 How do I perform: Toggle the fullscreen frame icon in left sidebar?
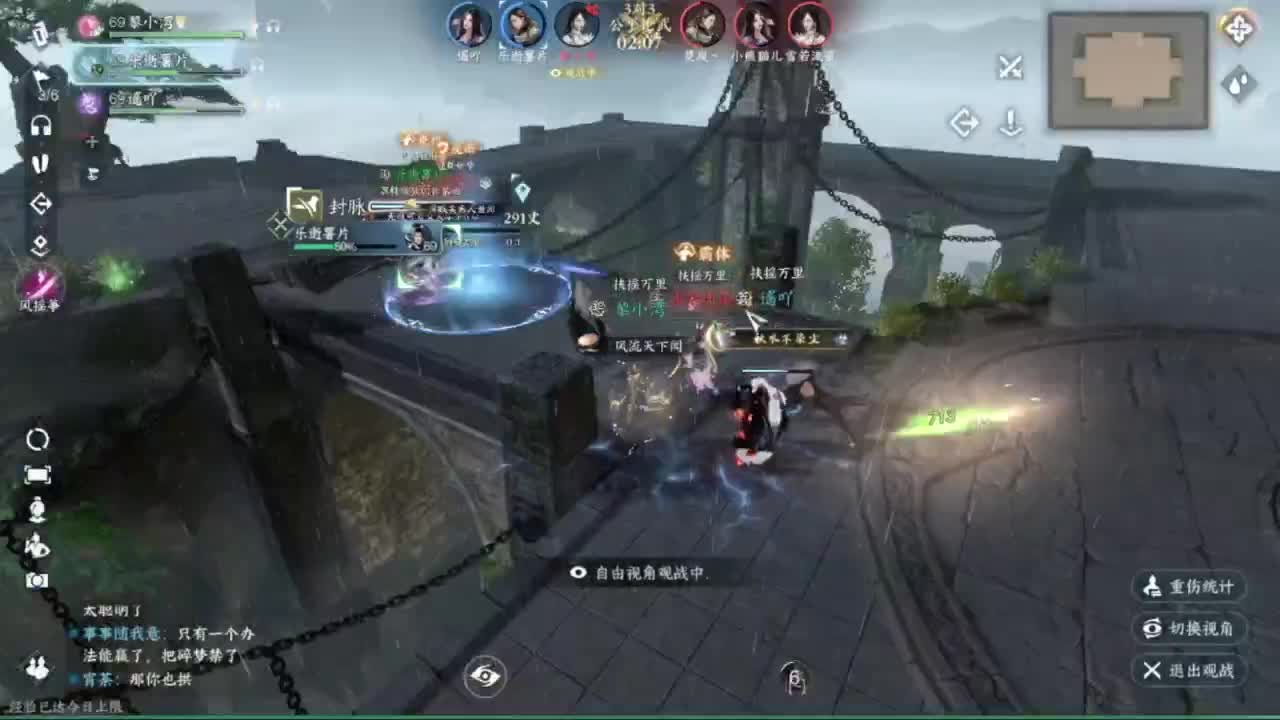[x=38, y=474]
